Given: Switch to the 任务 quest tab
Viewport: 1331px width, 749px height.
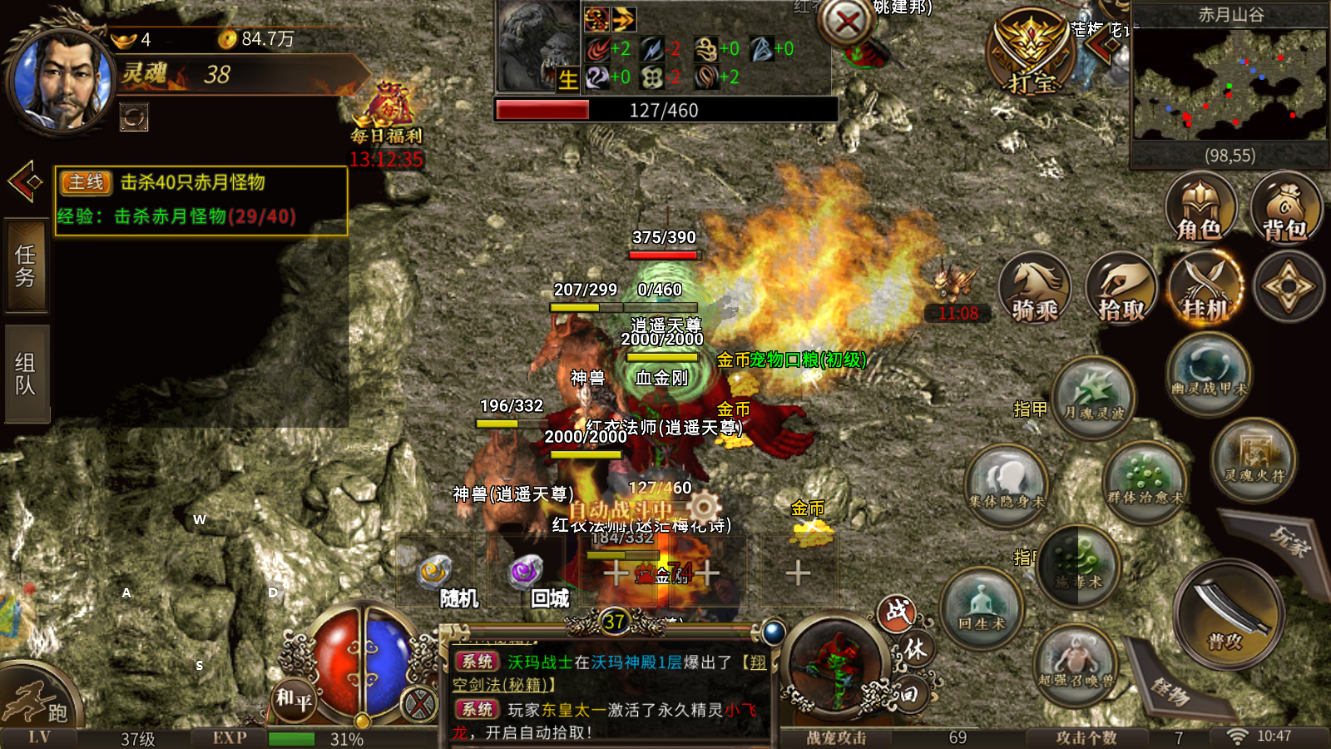Looking at the screenshot, I should coord(24,270).
